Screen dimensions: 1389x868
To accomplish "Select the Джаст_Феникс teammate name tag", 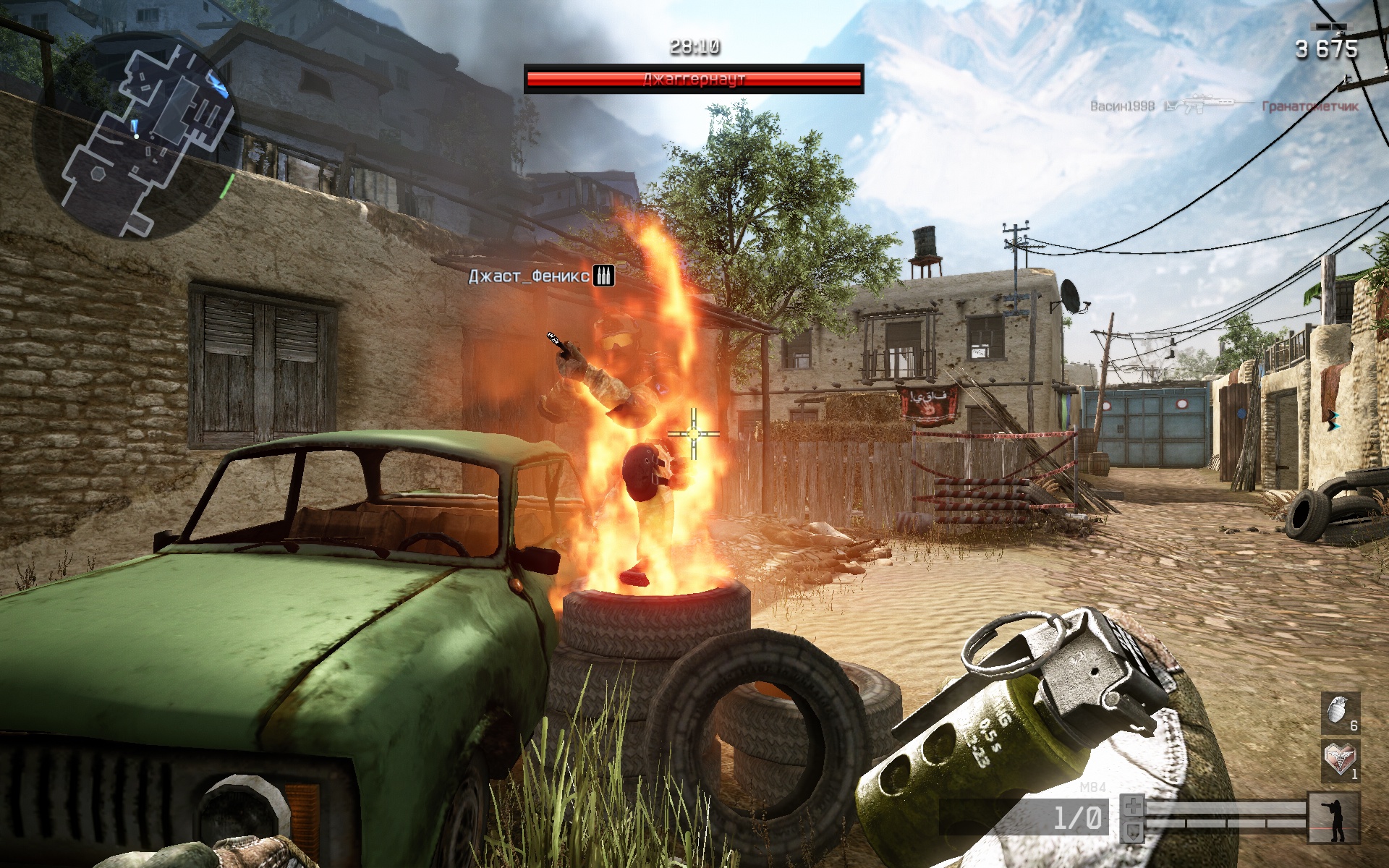I will click(x=529, y=276).
